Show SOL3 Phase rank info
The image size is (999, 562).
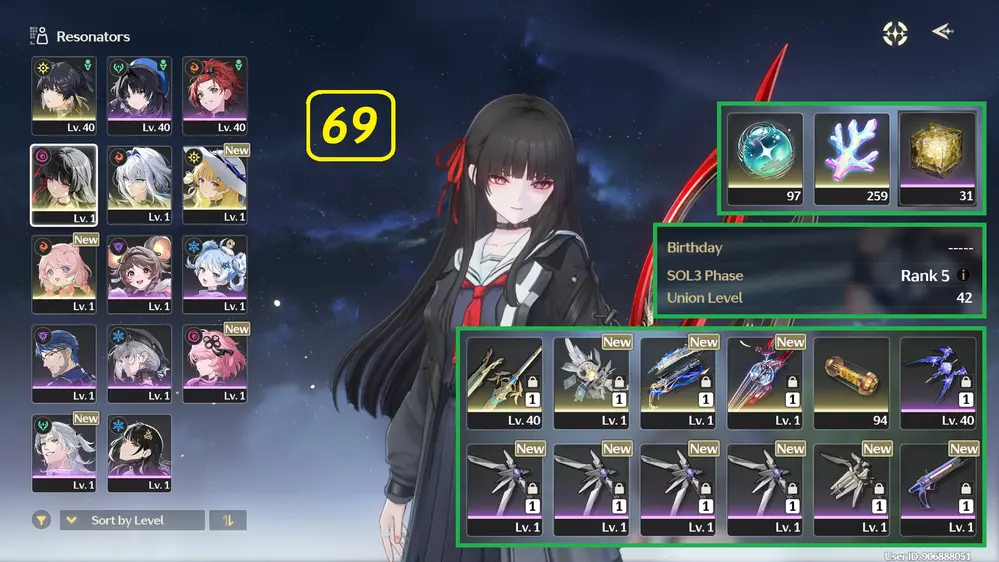[x=964, y=275]
